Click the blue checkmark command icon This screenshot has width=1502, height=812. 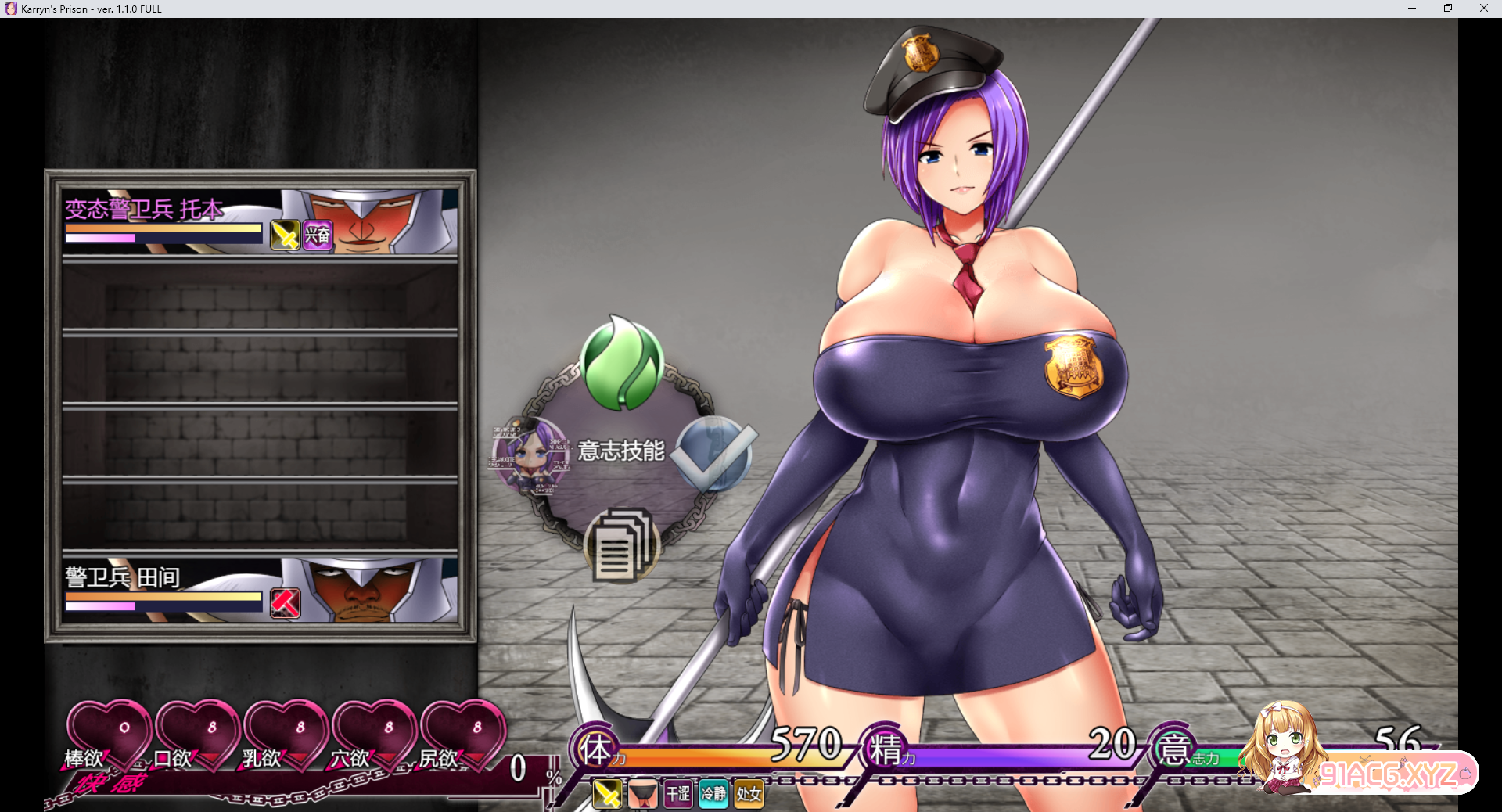[713, 454]
